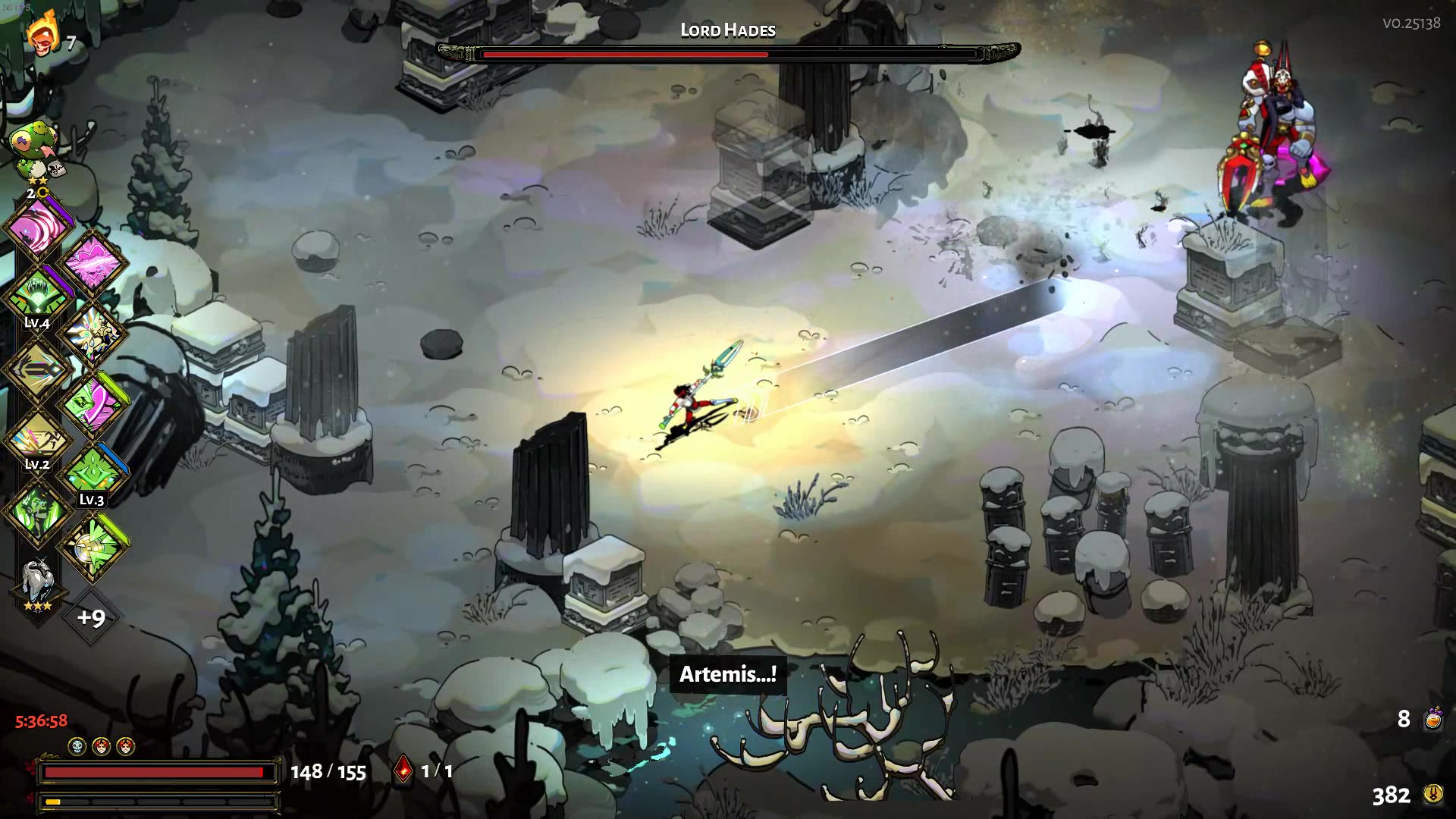
Task: Choose the white starburst figure boon
Action: pos(93,333)
